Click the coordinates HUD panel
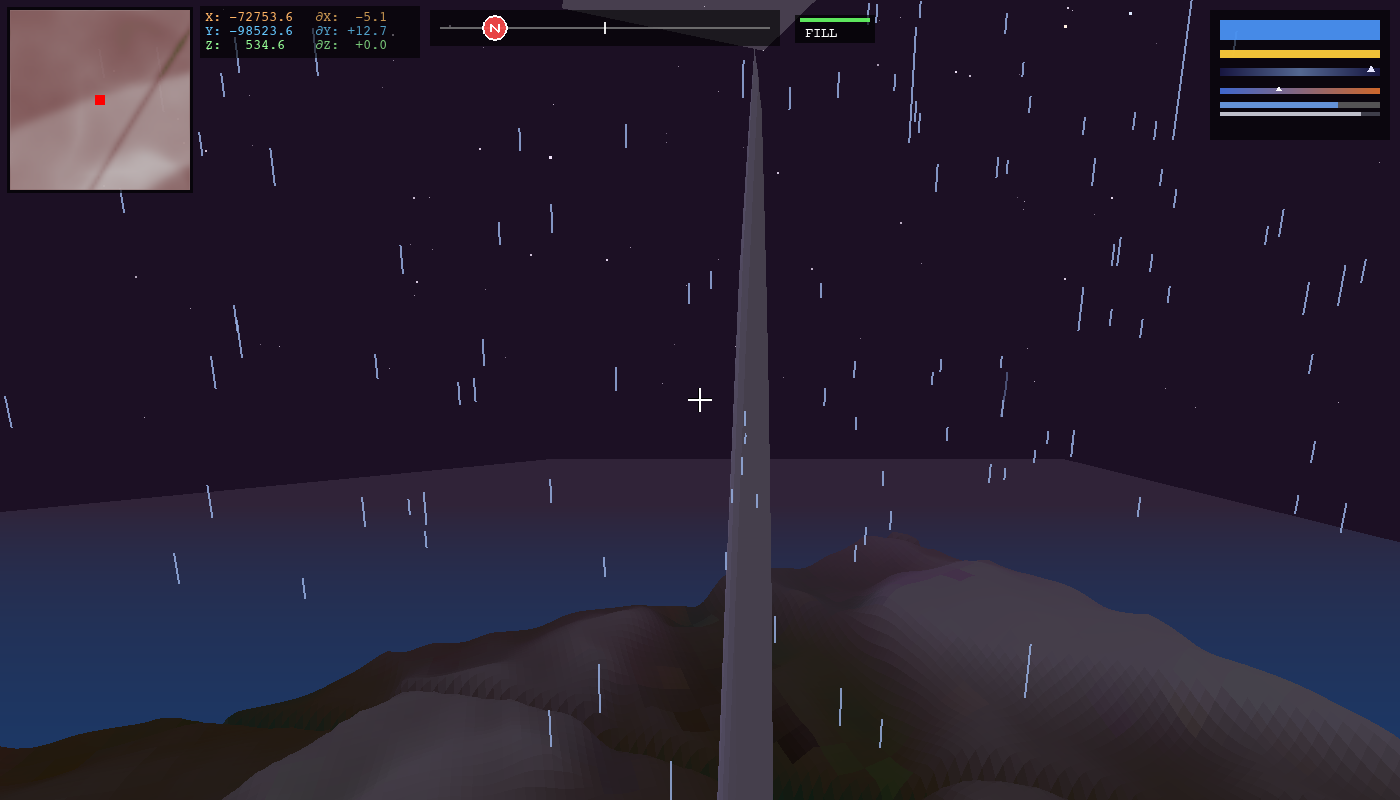 pos(310,29)
